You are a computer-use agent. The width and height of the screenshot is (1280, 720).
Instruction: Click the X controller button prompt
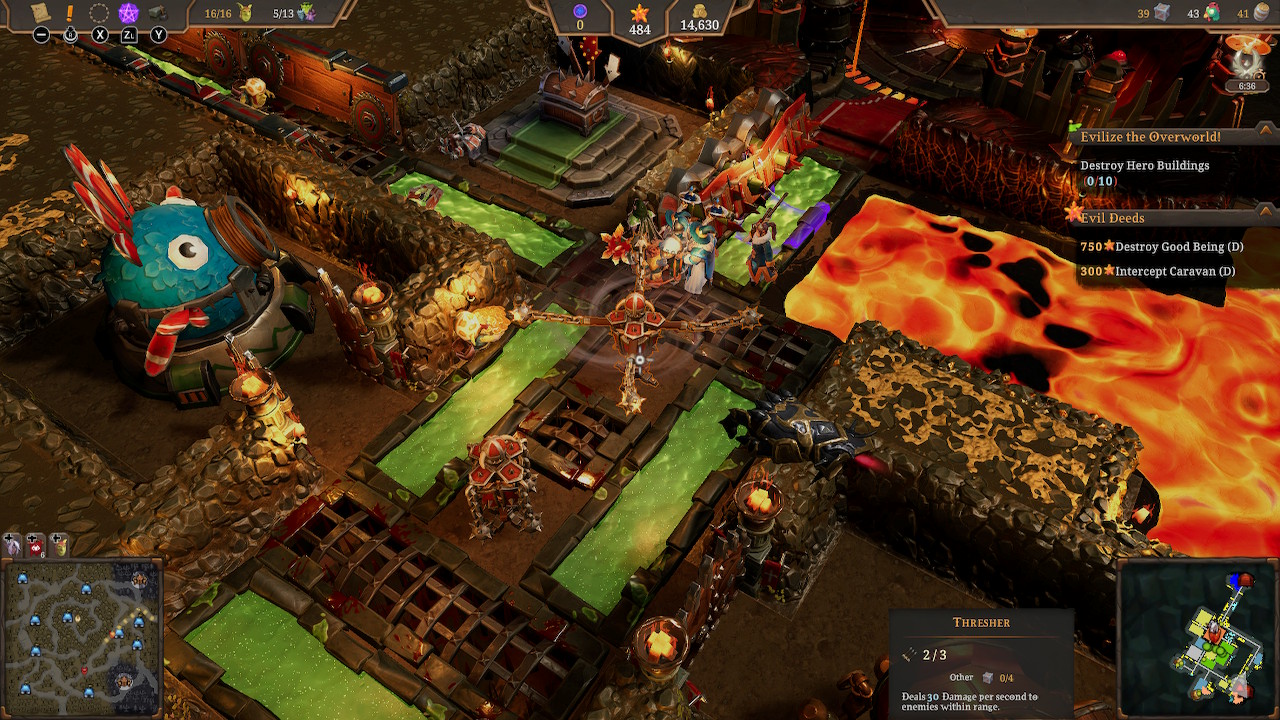click(100, 34)
